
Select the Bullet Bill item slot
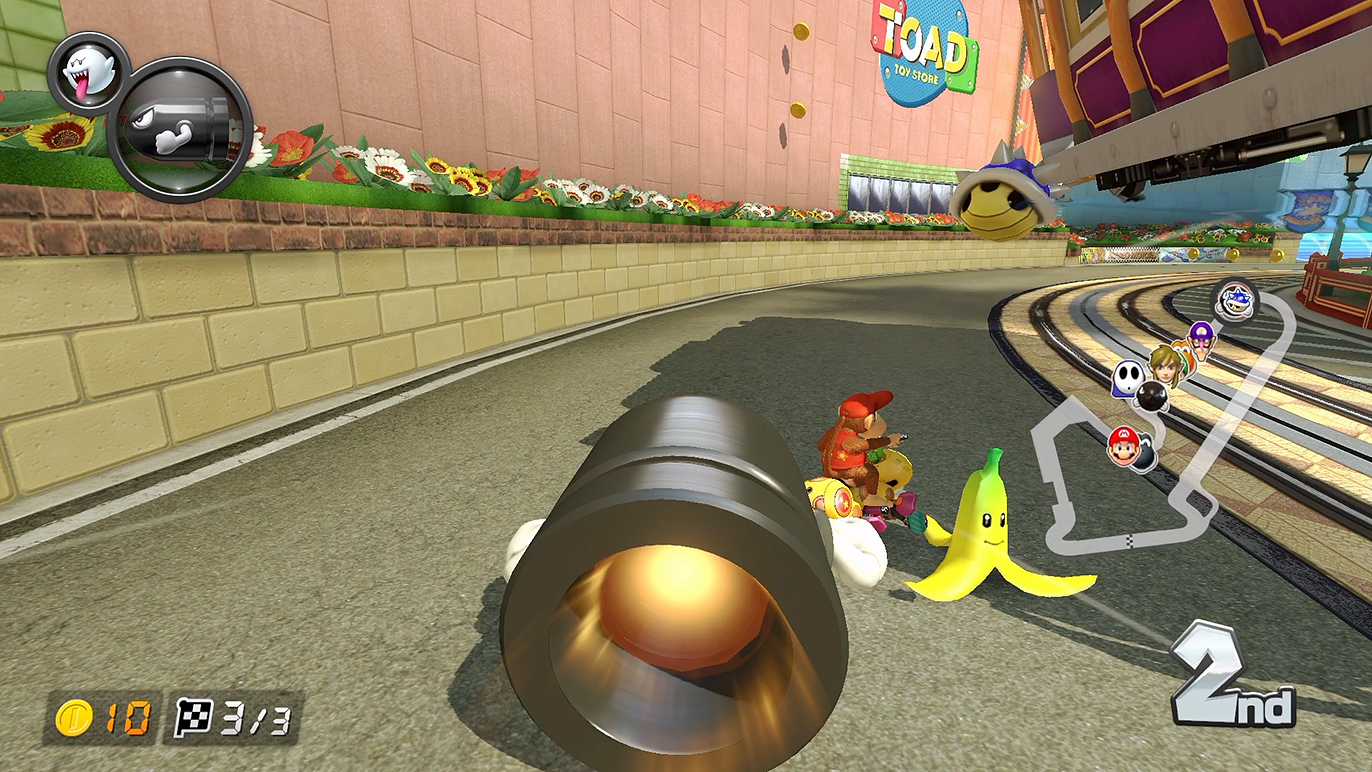coord(180,129)
